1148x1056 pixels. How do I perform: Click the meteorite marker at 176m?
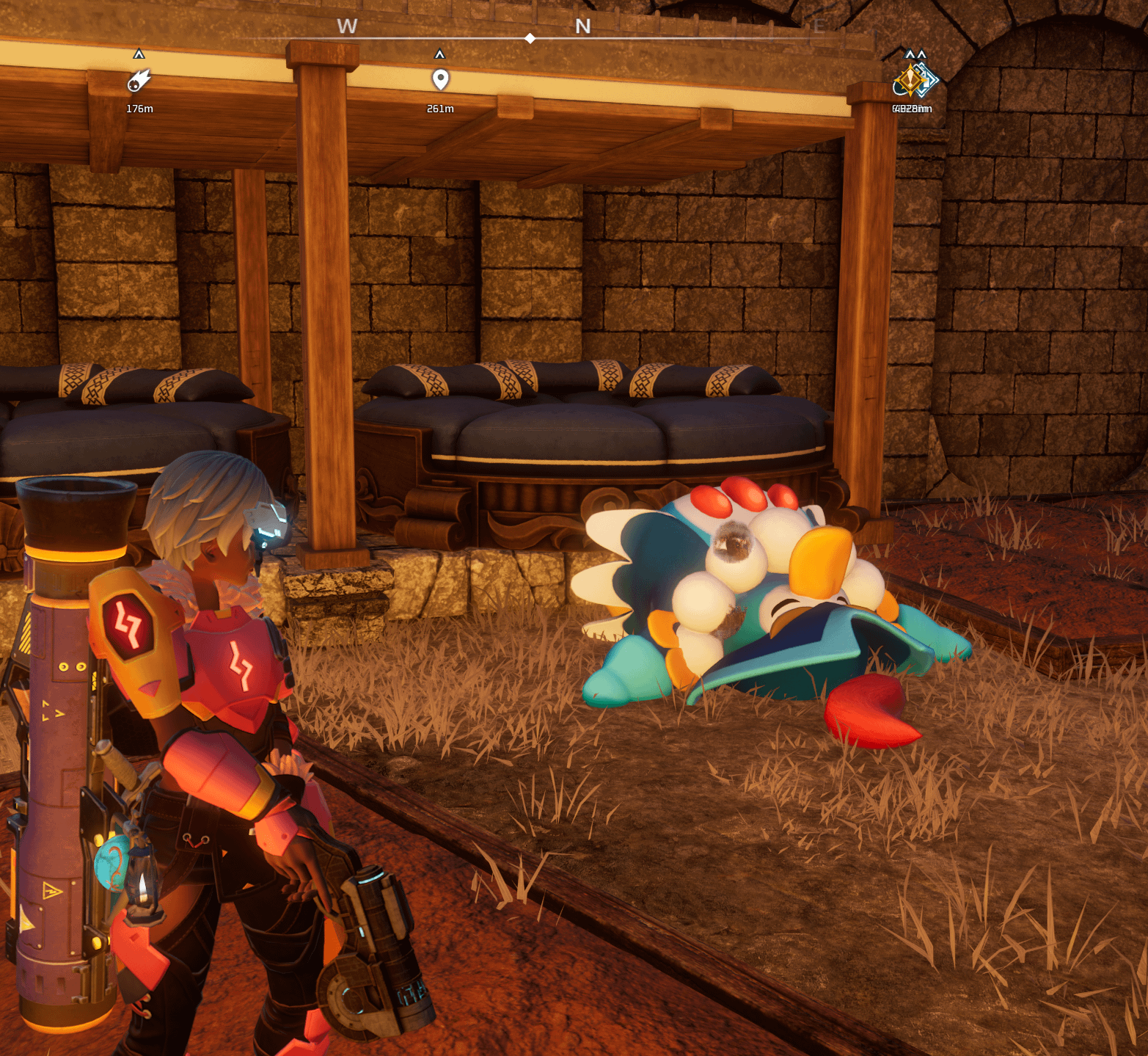pyautogui.click(x=139, y=81)
